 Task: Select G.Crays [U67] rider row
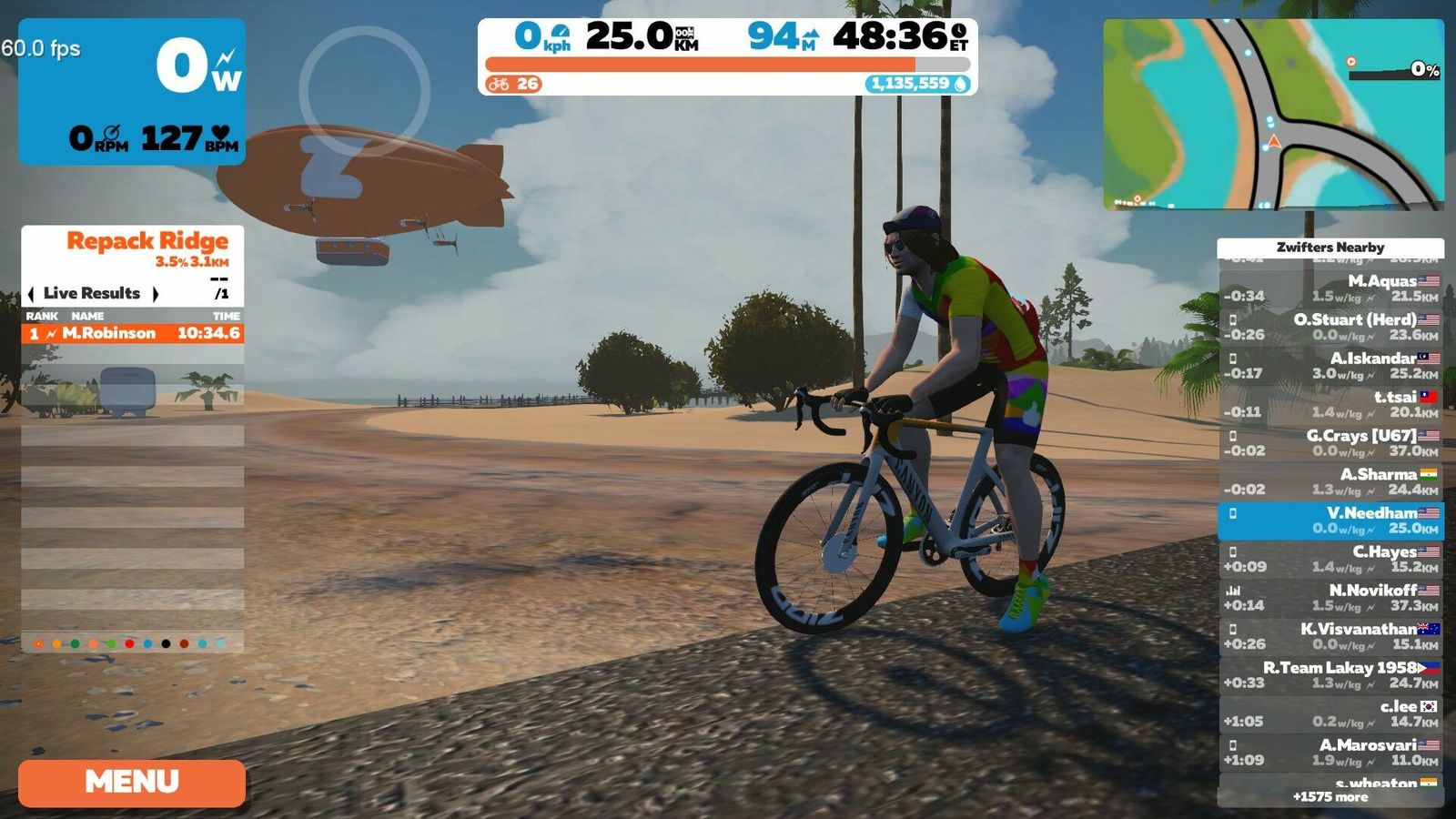pos(1330,443)
